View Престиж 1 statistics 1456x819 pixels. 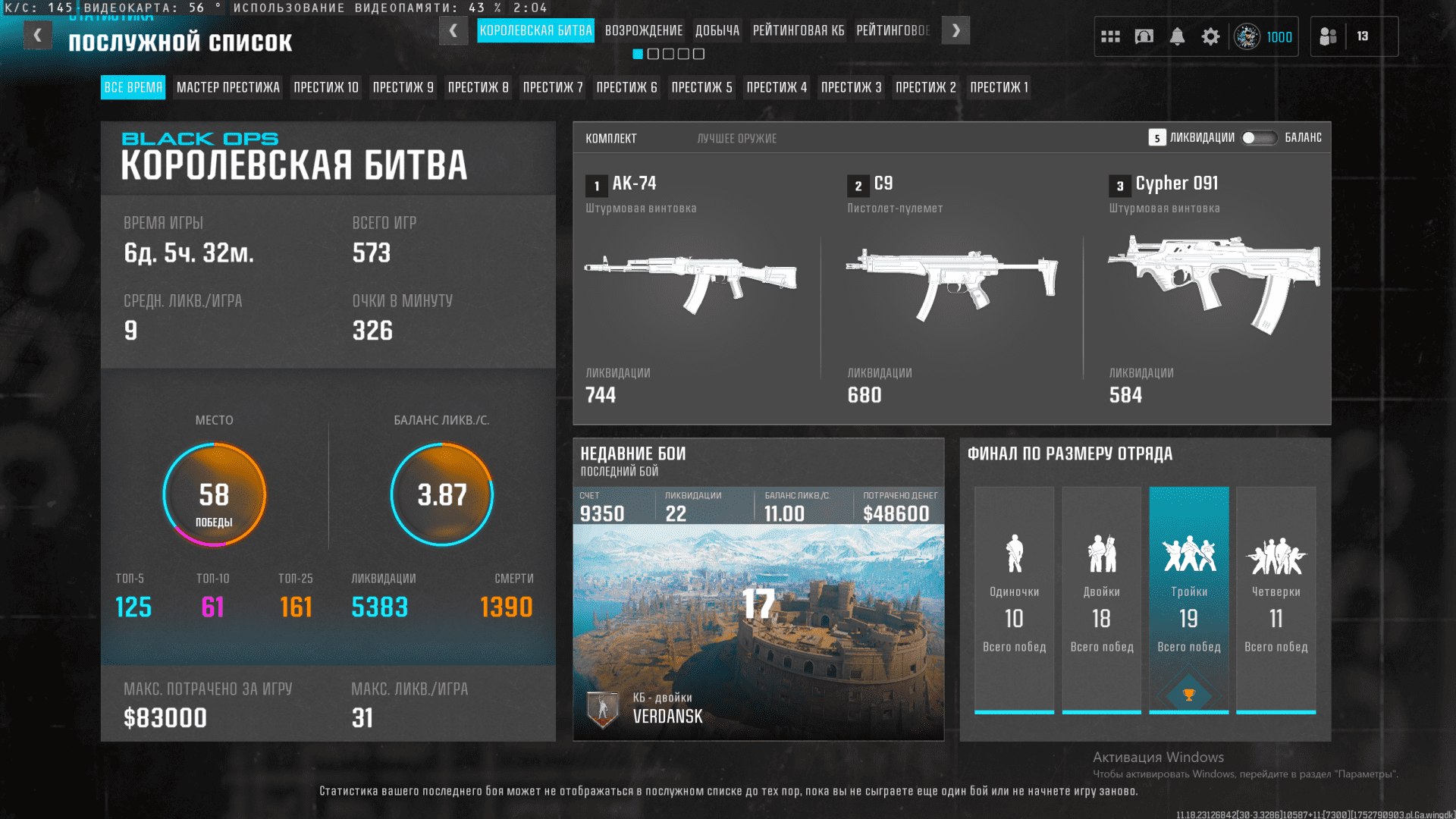click(999, 87)
